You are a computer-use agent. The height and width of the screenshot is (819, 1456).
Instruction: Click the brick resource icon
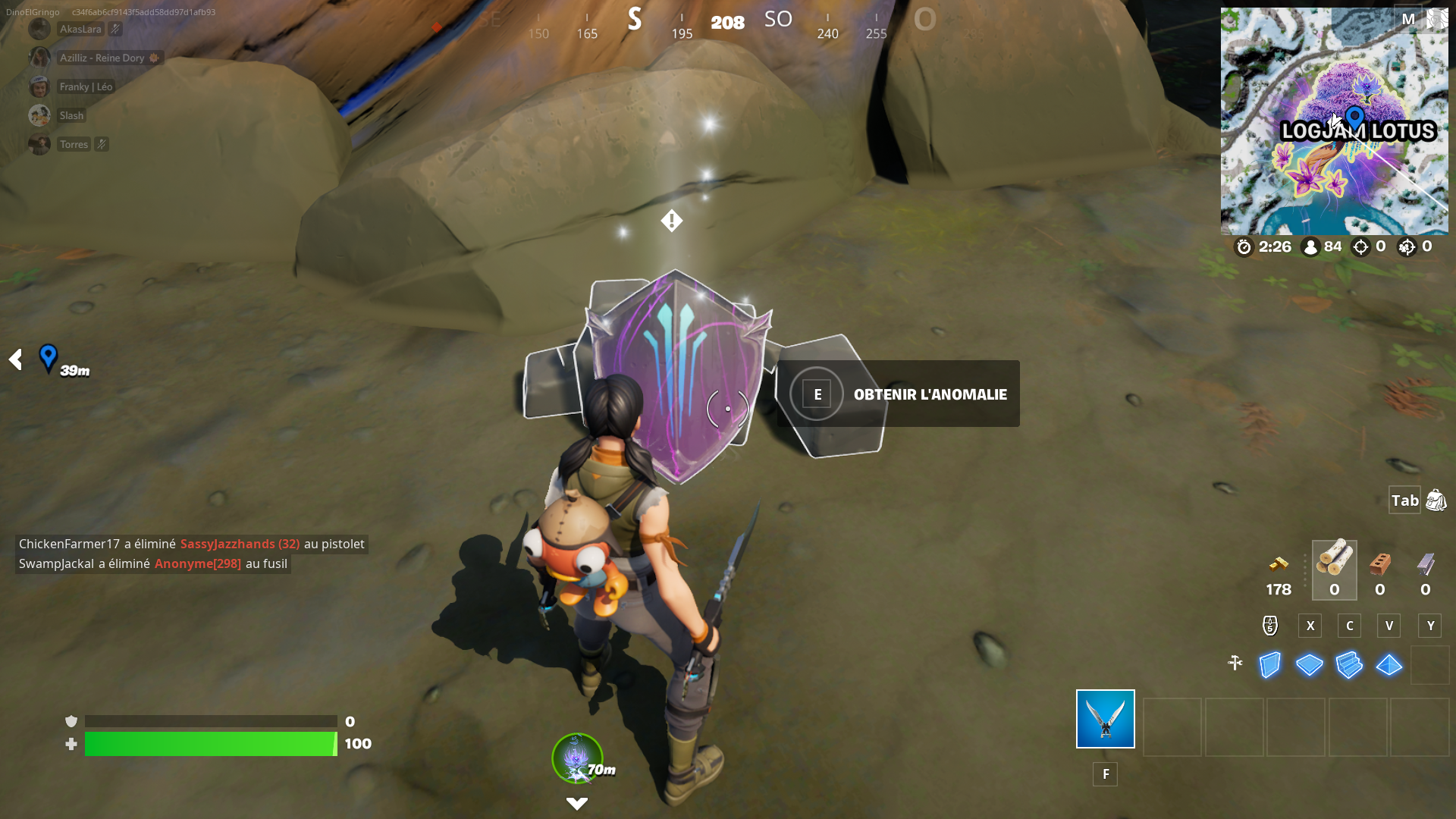coord(1379,563)
